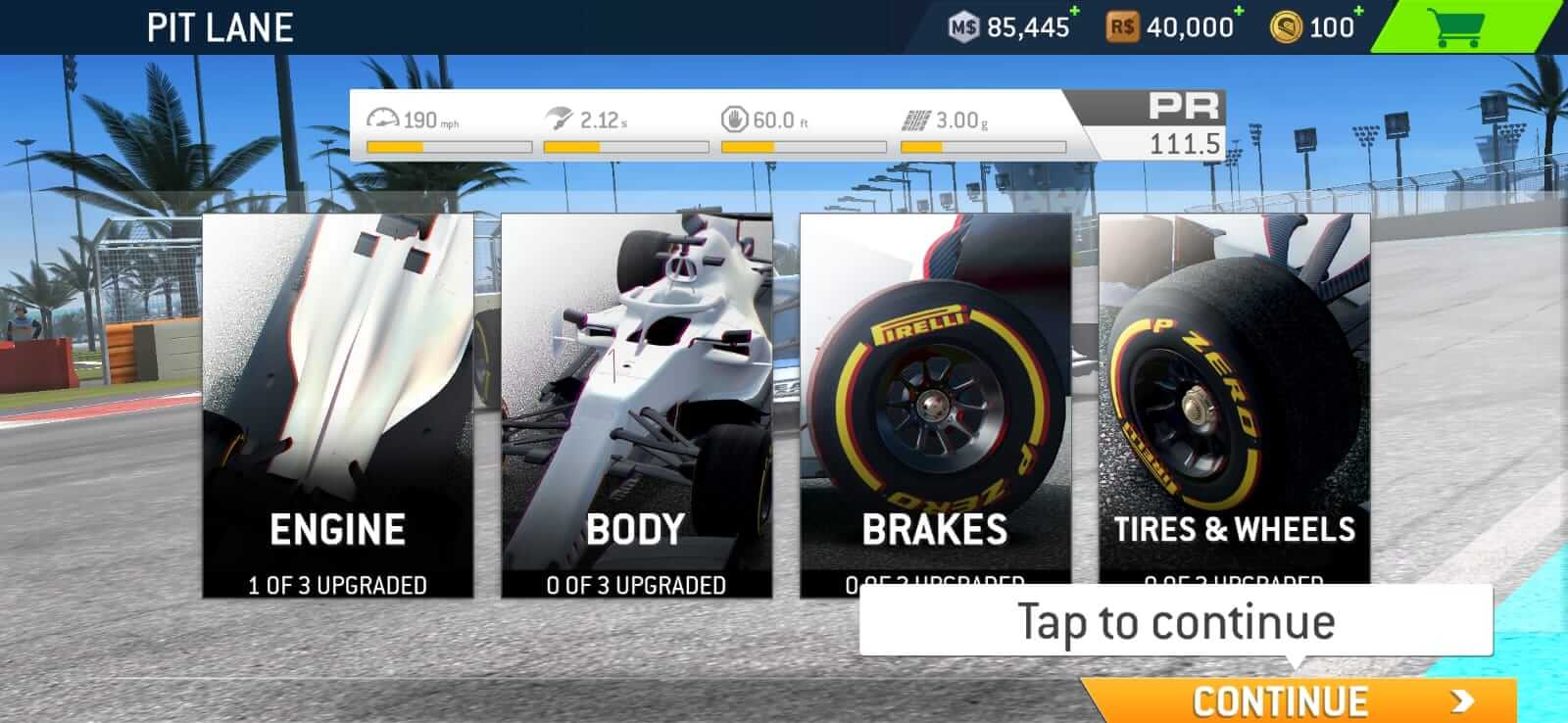This screenshot has width=1568, height=723.
Task: Open the Brakes upgrades card
Action: [x=936, y=402]
